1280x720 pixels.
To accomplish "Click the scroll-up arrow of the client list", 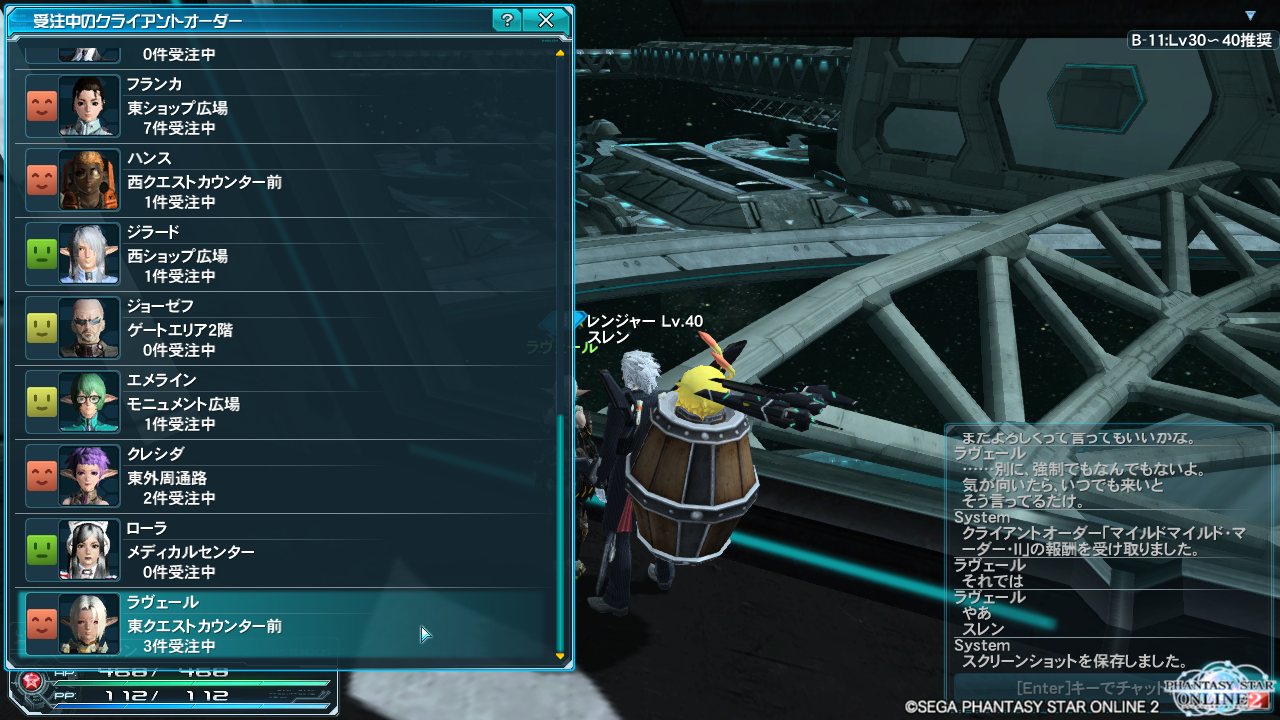I will click(x=560, y=52).
